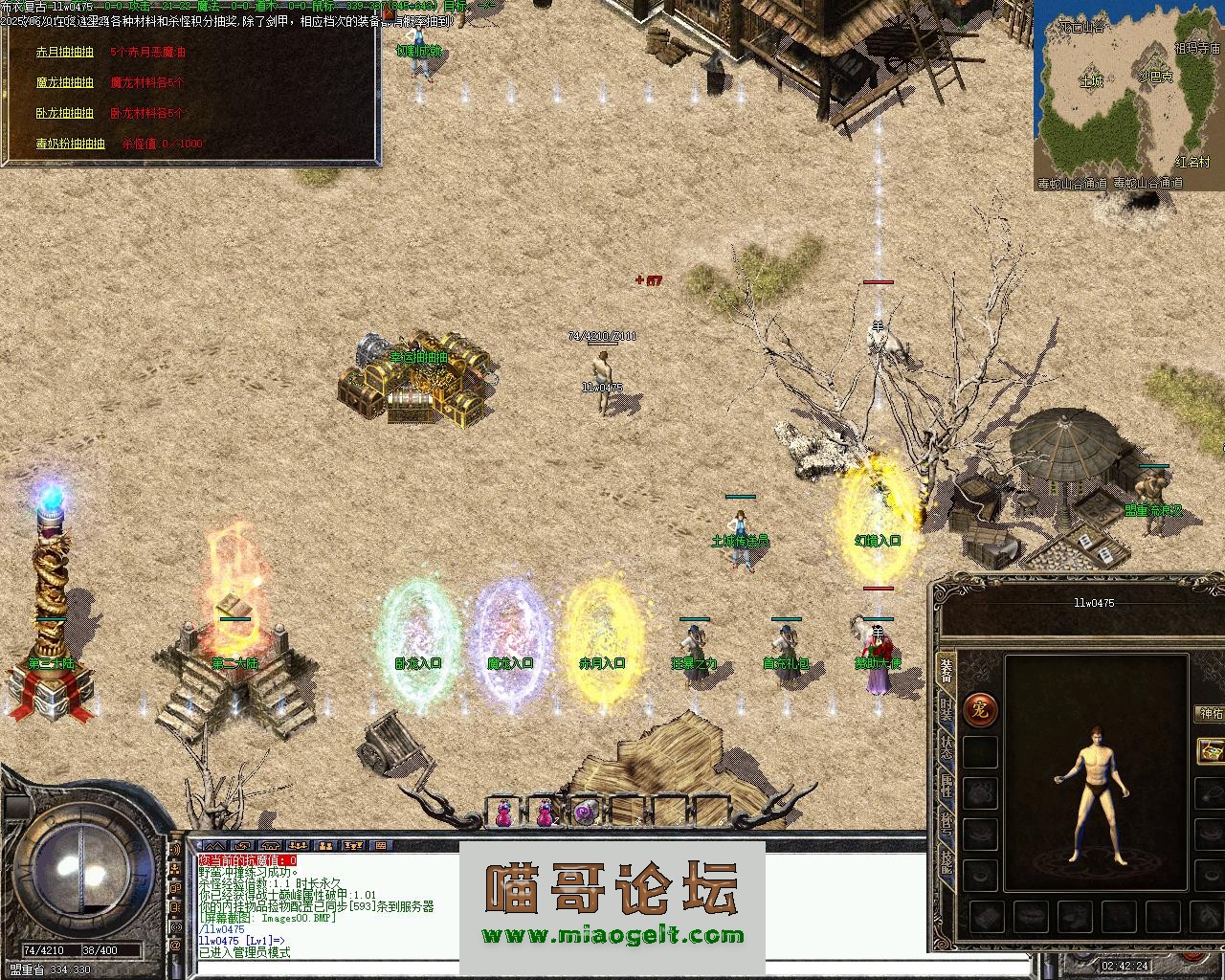Switch to the 技能 skills tab

tap(946, 863)
